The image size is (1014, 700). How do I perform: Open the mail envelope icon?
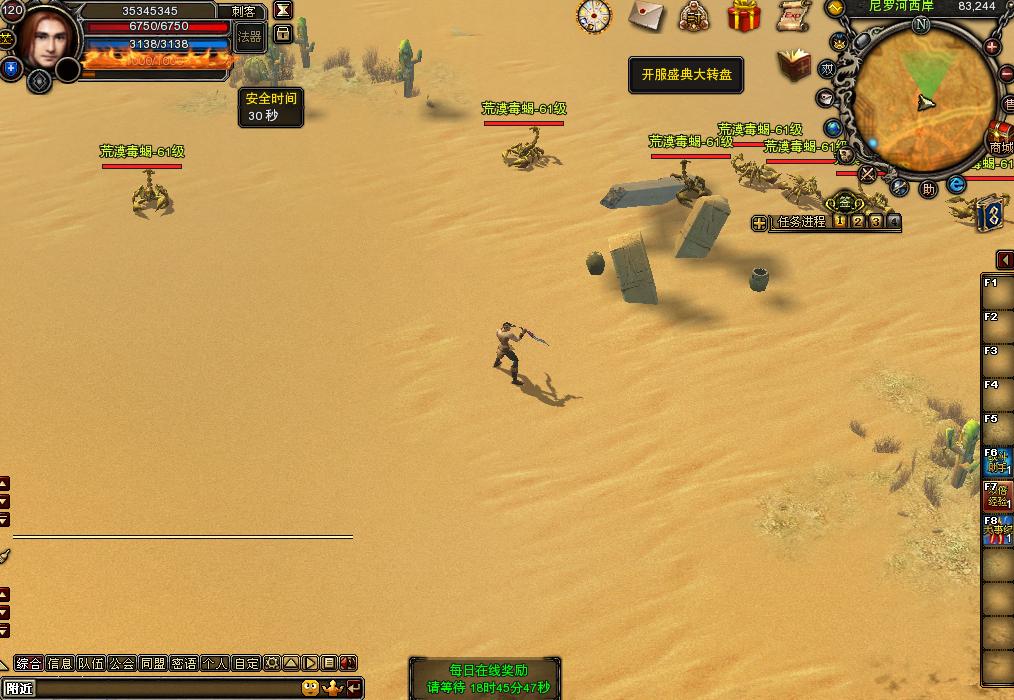[x=647, y=15]
